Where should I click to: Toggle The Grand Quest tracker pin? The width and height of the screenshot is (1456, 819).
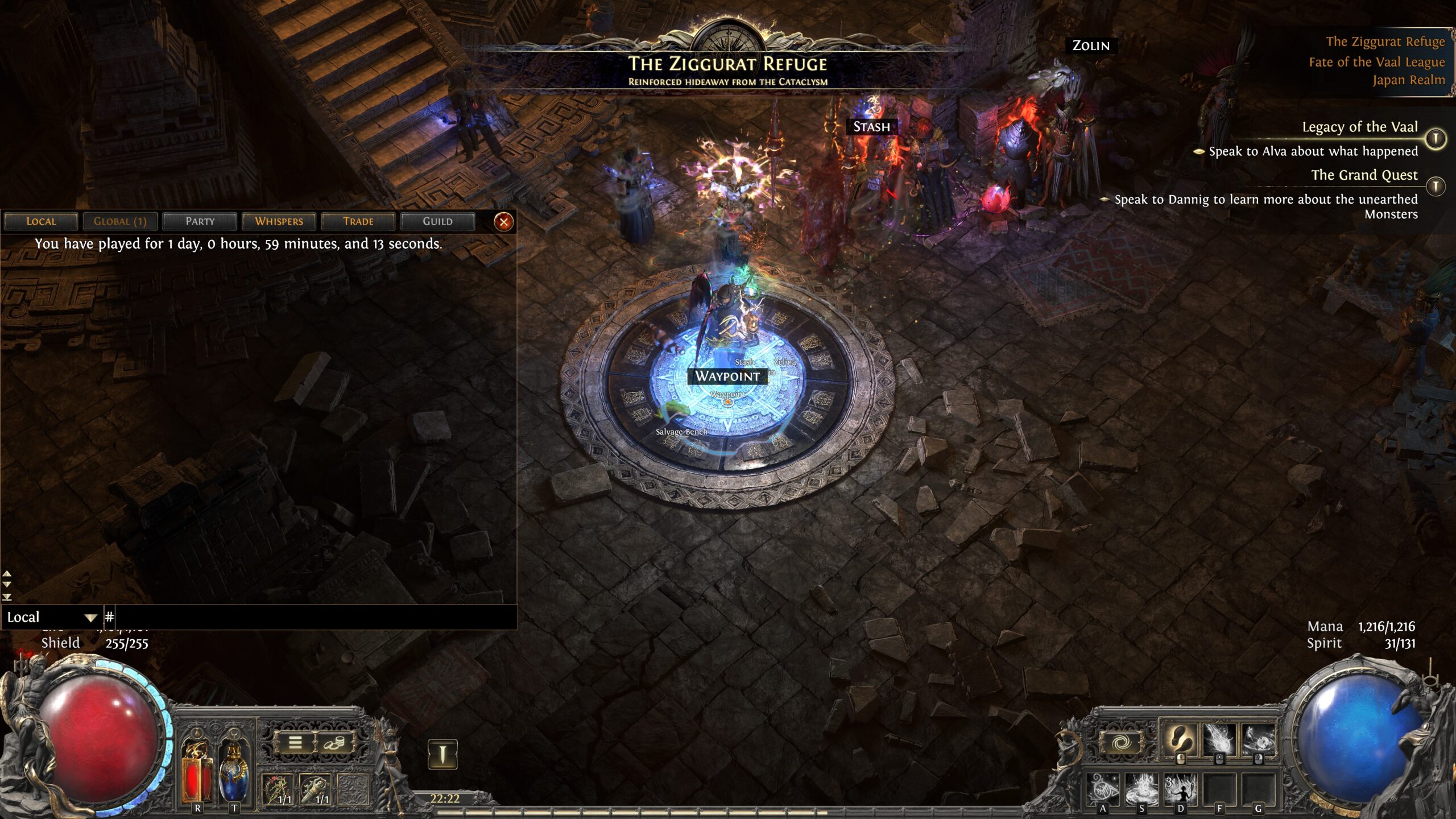click(1436, 186)
